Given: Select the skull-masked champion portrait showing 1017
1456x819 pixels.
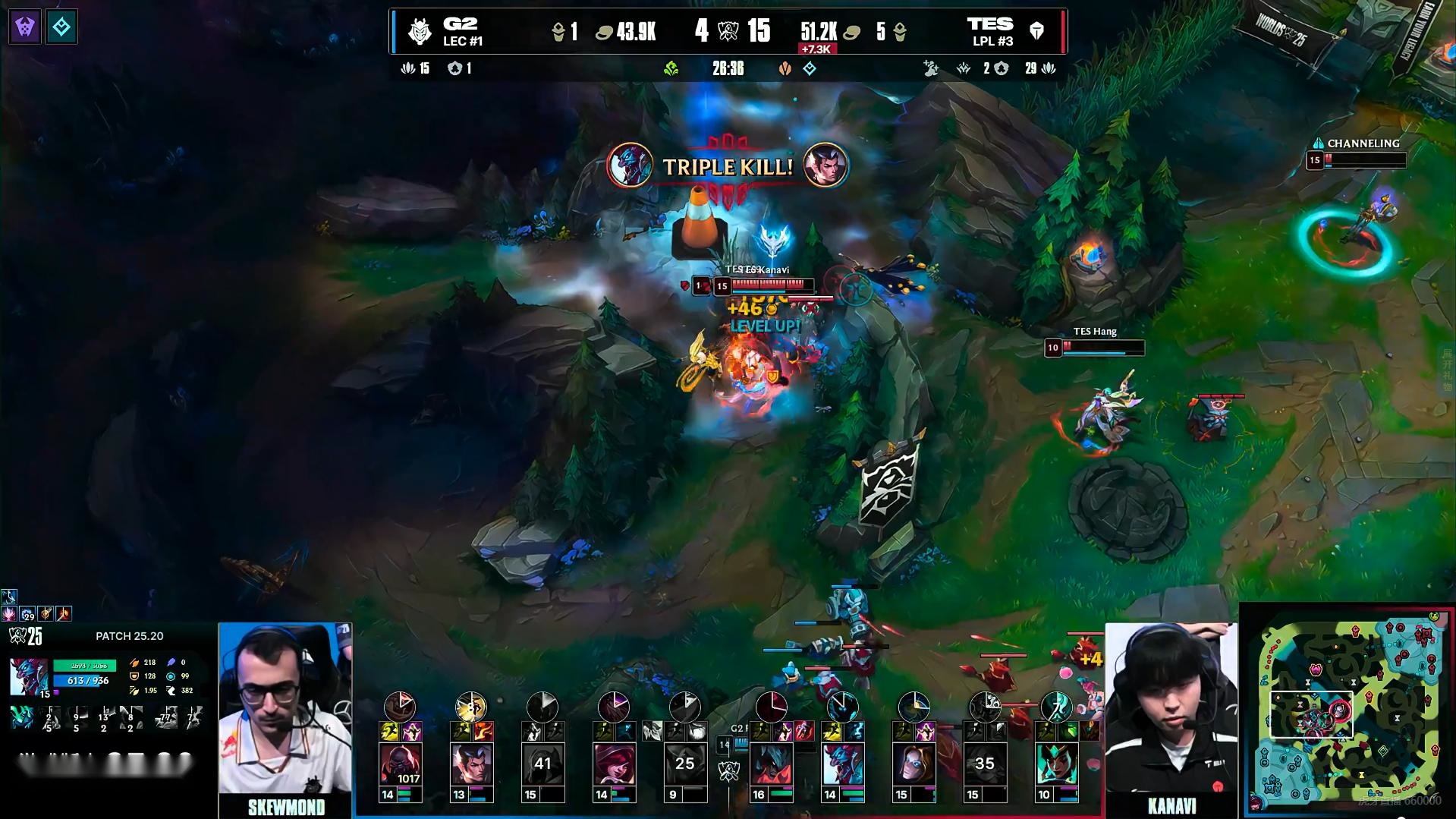Looking at the screenshot, I should (400, 764).
